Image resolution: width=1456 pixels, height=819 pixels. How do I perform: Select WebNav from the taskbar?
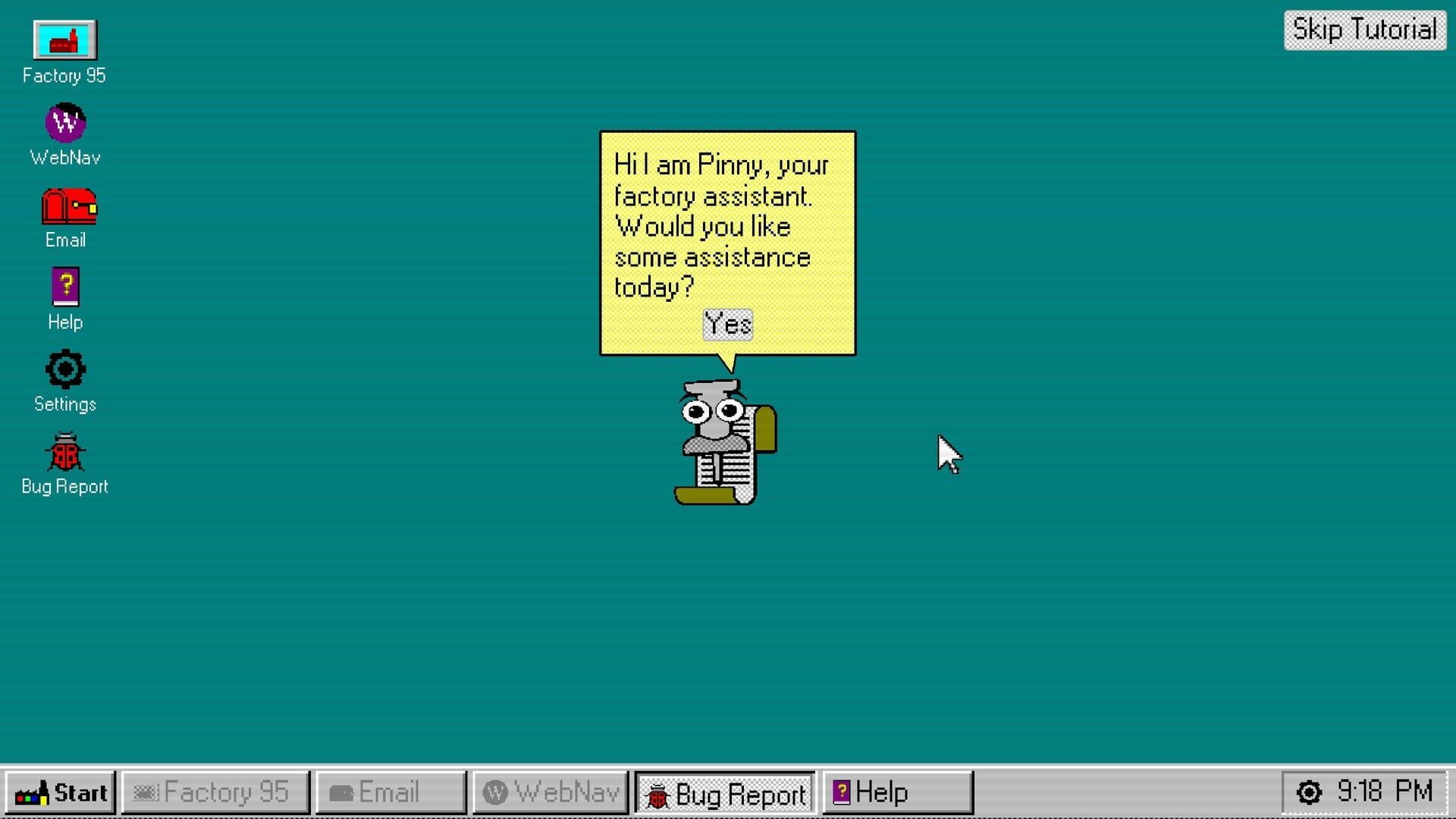[x=549, y=792]
